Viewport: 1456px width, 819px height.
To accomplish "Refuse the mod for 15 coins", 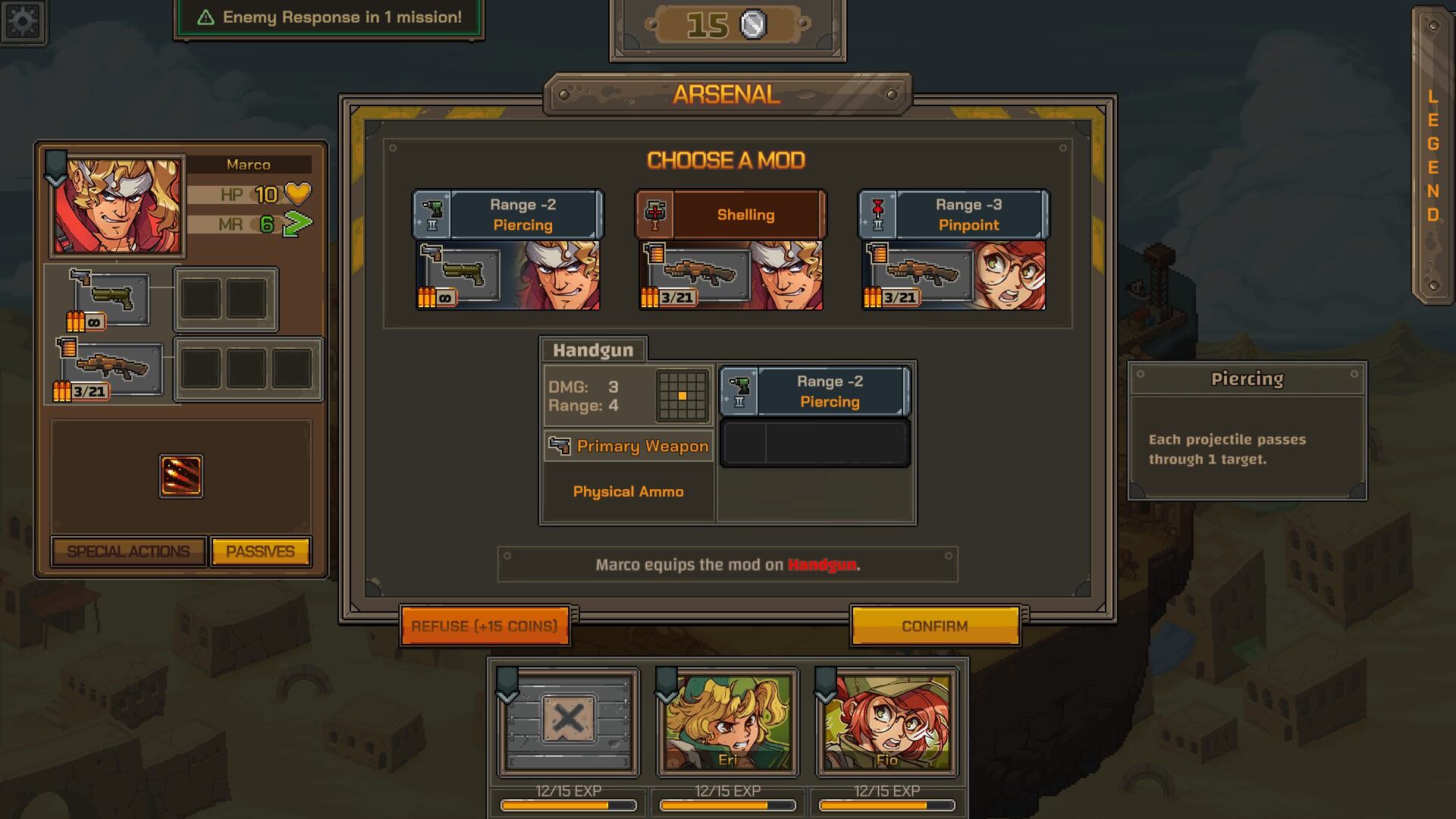I will click(x=485, y=626).
